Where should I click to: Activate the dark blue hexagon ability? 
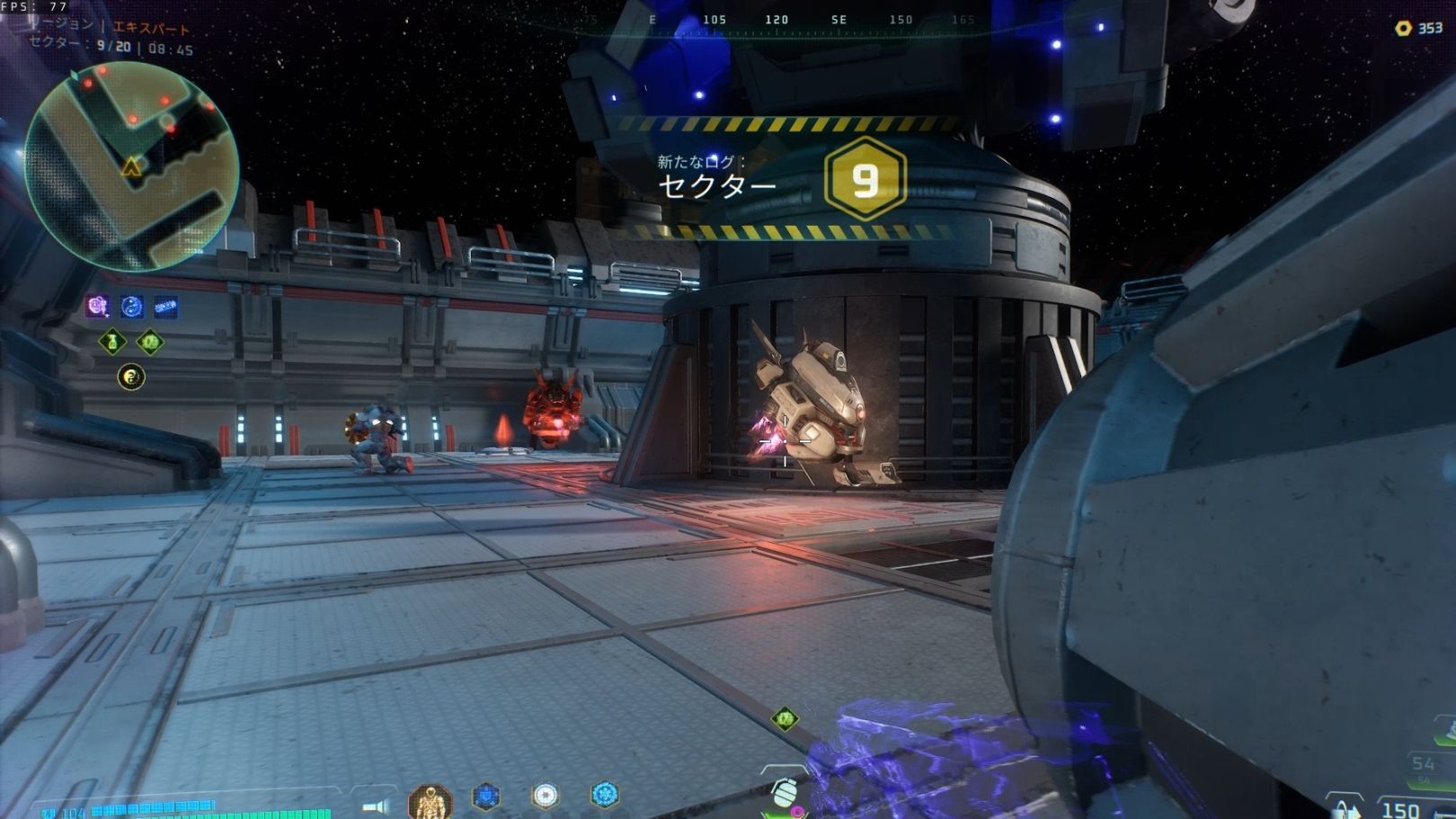(x=486, y=797)
